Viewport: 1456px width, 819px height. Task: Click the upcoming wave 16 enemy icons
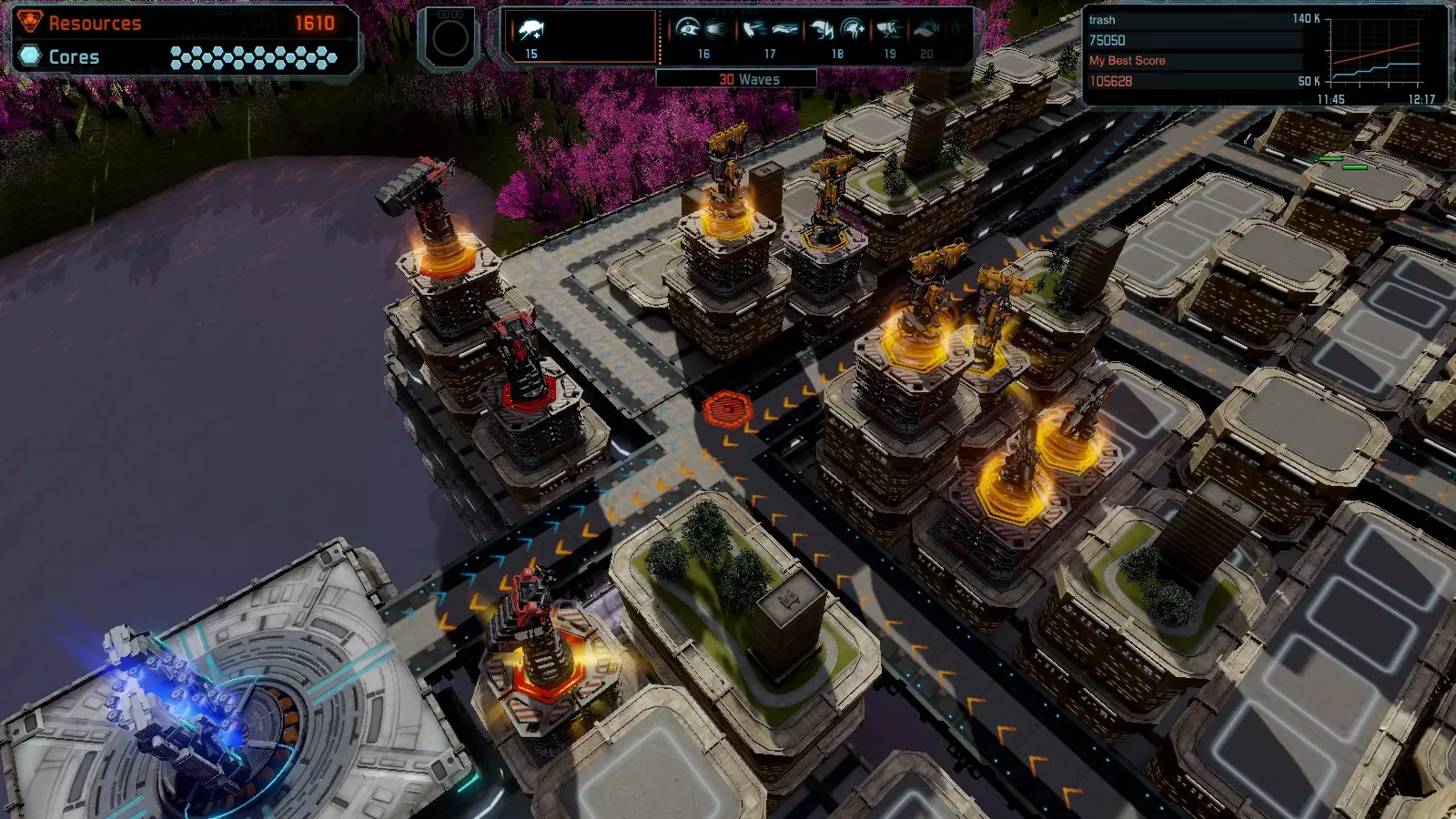(x=703, y=31)
